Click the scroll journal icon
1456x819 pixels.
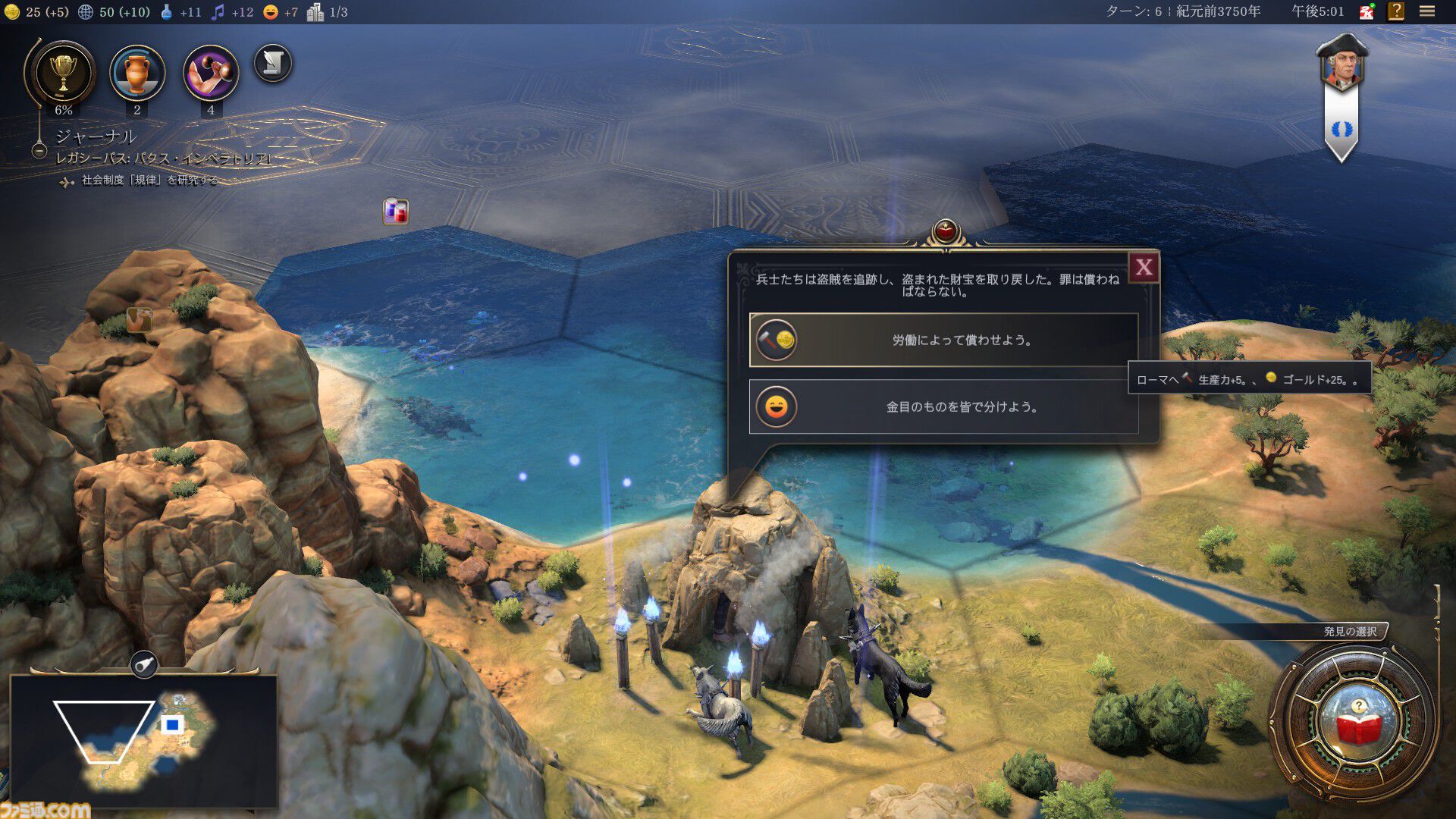tap(275, 64)
